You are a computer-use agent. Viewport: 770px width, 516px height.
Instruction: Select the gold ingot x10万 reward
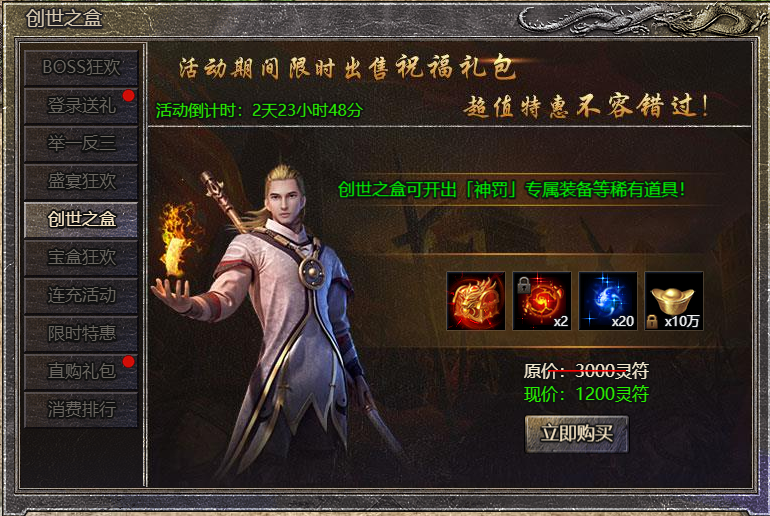coord(674,301)
